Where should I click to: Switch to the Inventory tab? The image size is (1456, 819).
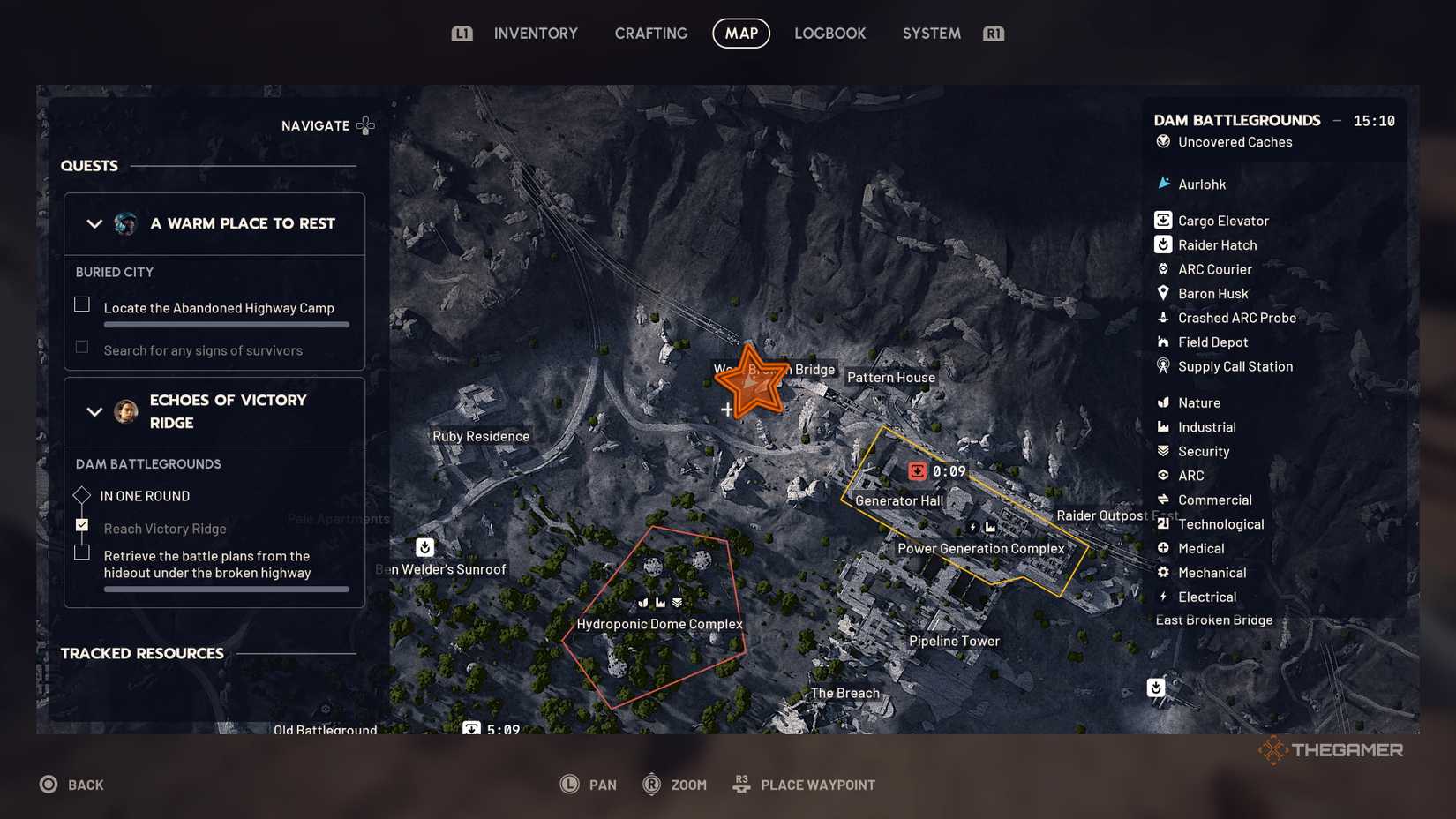tap(535, 33)
